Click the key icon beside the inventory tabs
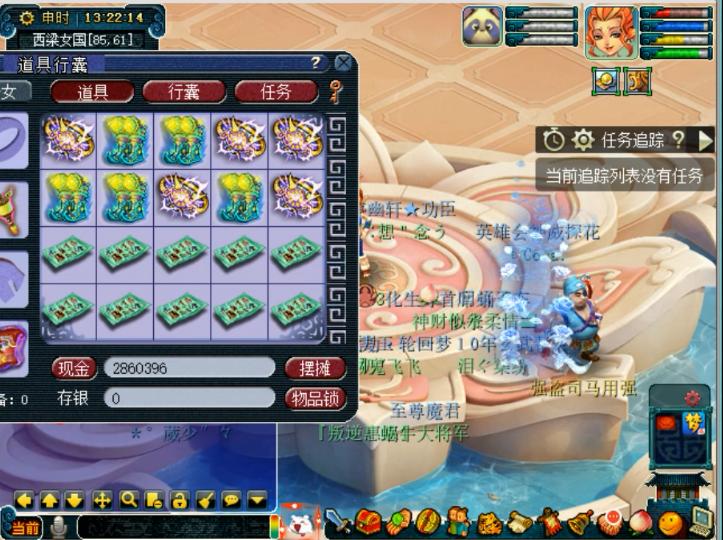Image resolution: width=723 pixels, height=540 pixels. coord(336,92)
